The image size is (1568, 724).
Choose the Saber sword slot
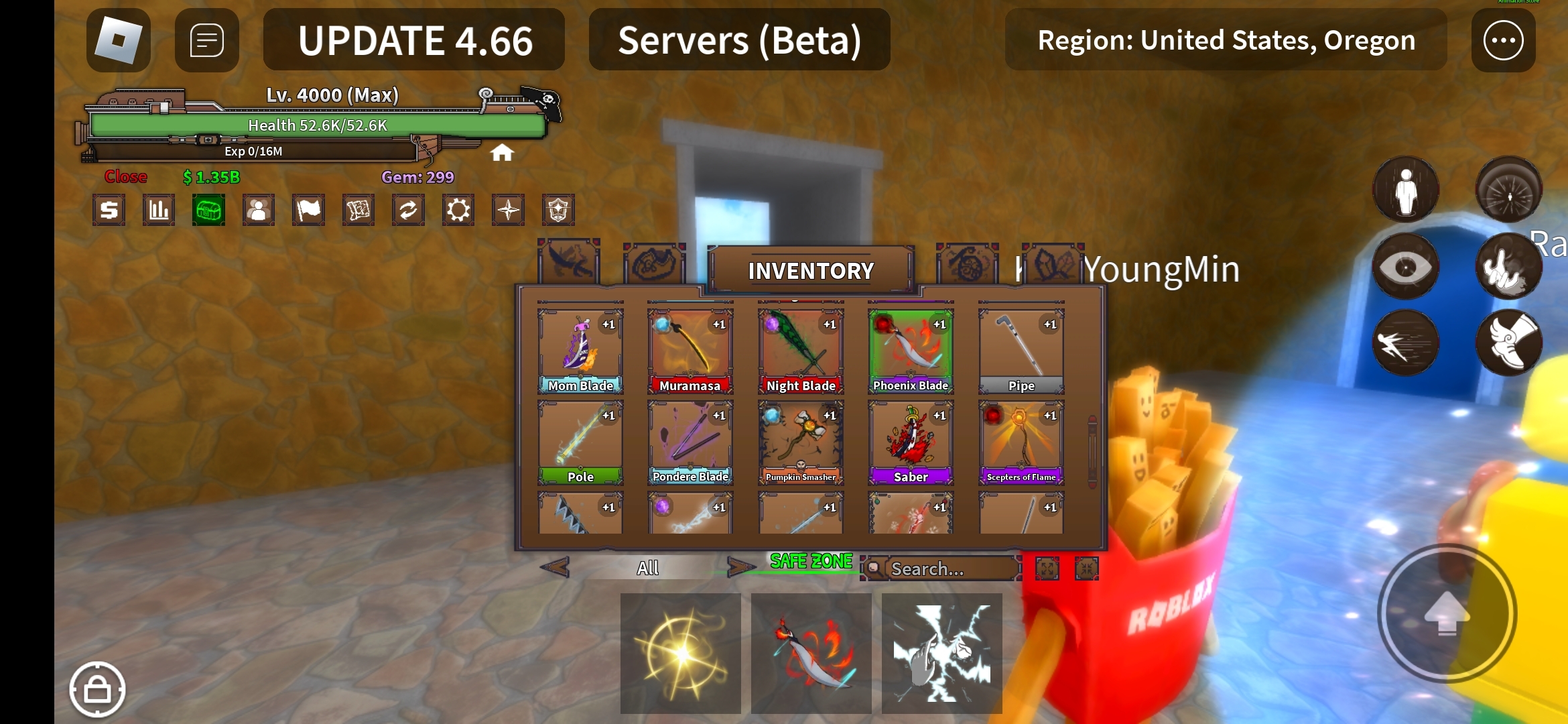[x=911, y=442]
